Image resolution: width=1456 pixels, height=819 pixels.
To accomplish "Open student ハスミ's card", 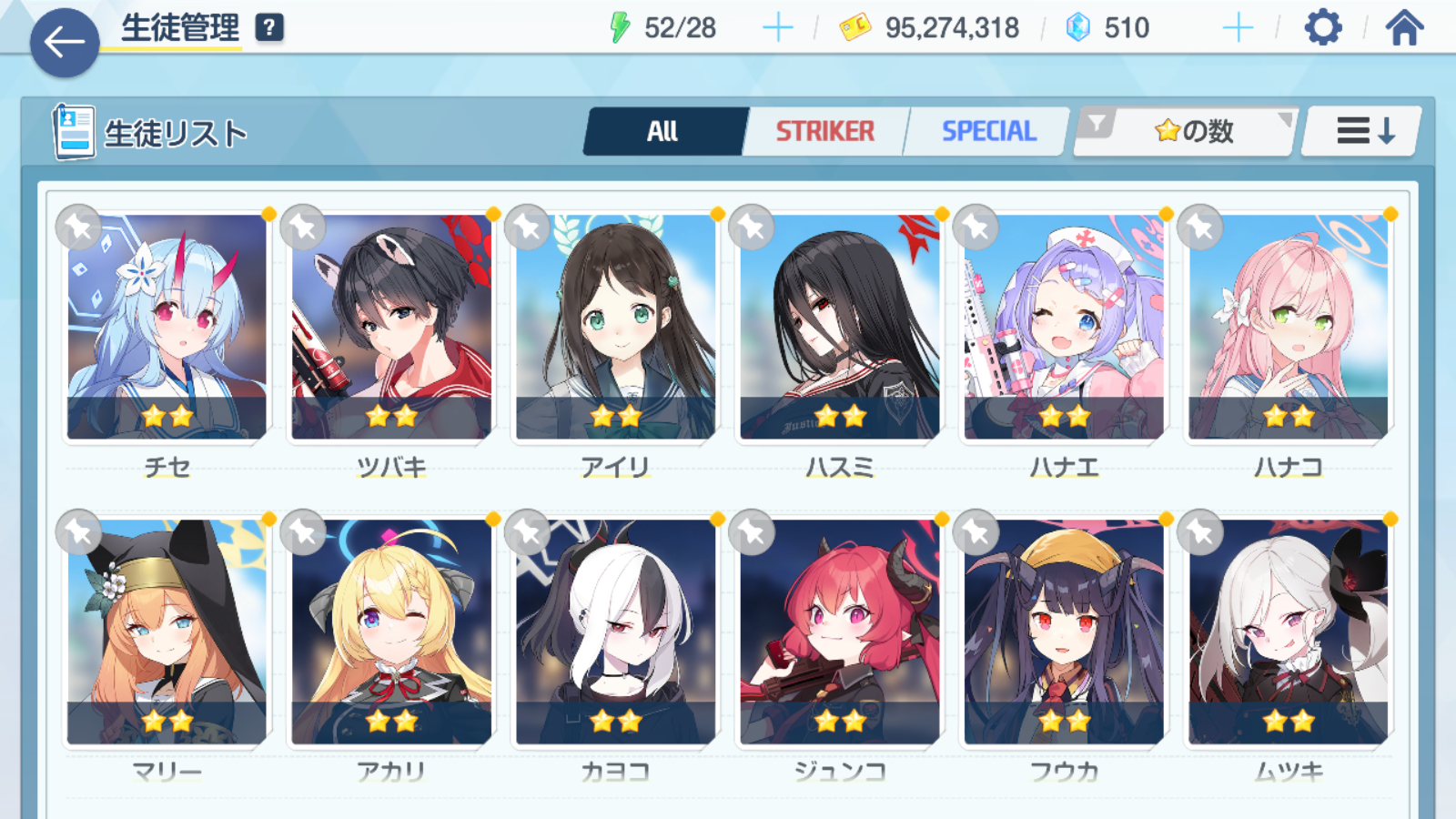I will (x=840, y=328).
